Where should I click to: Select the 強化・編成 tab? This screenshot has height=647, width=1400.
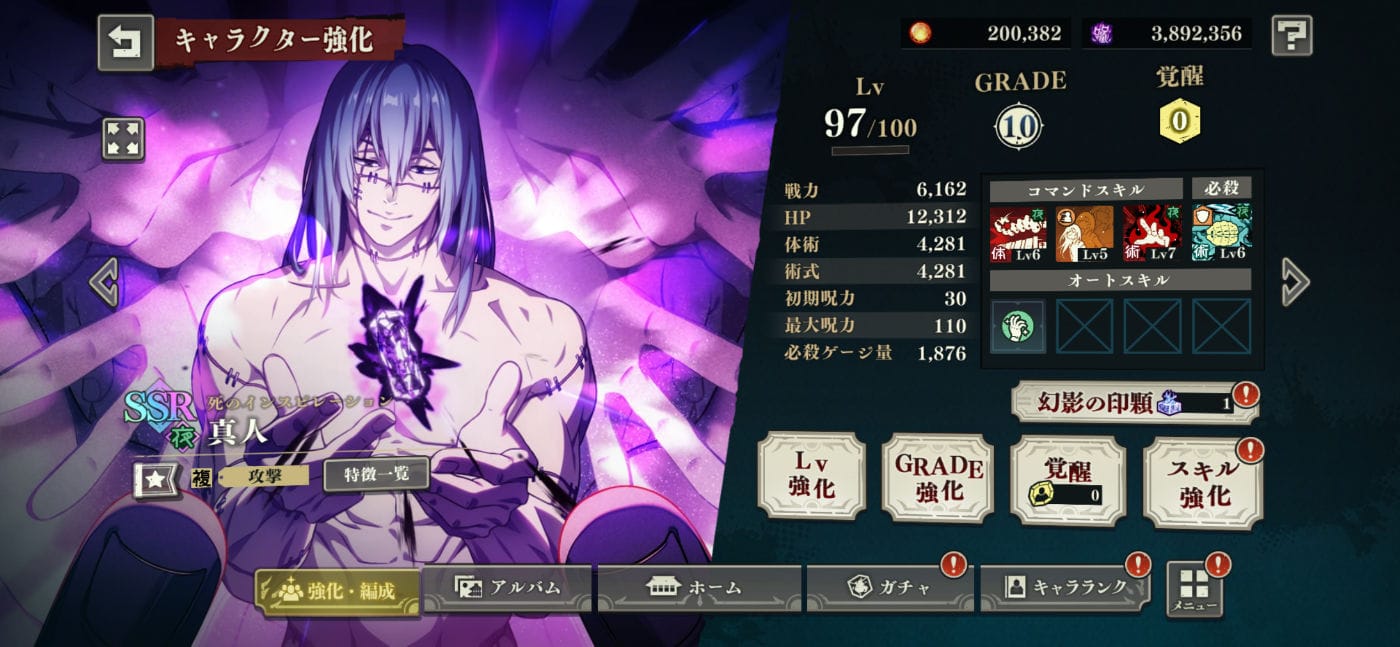click(337, 590)
